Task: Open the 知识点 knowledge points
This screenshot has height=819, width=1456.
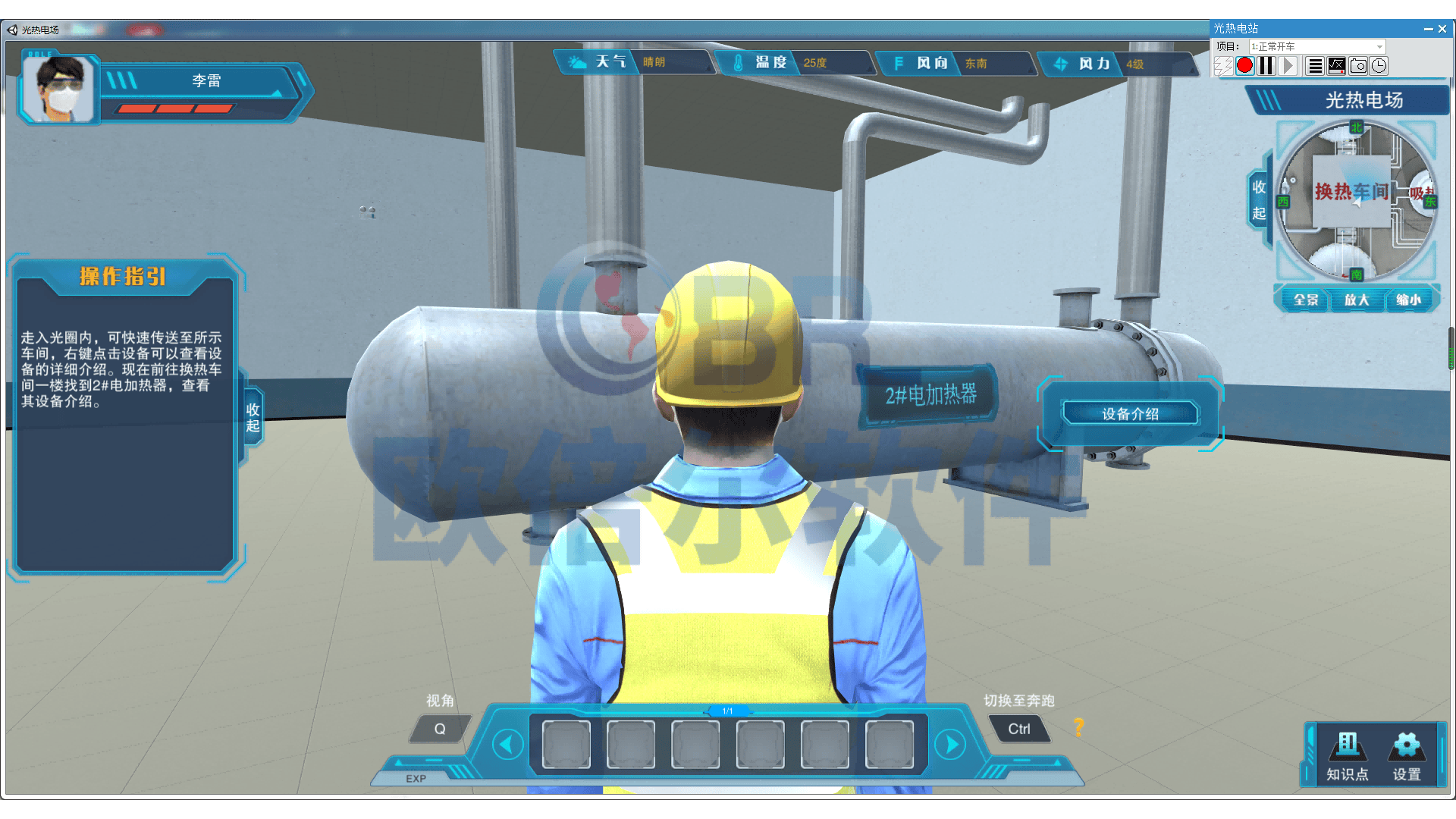Action: click(x=1348, y=756)
